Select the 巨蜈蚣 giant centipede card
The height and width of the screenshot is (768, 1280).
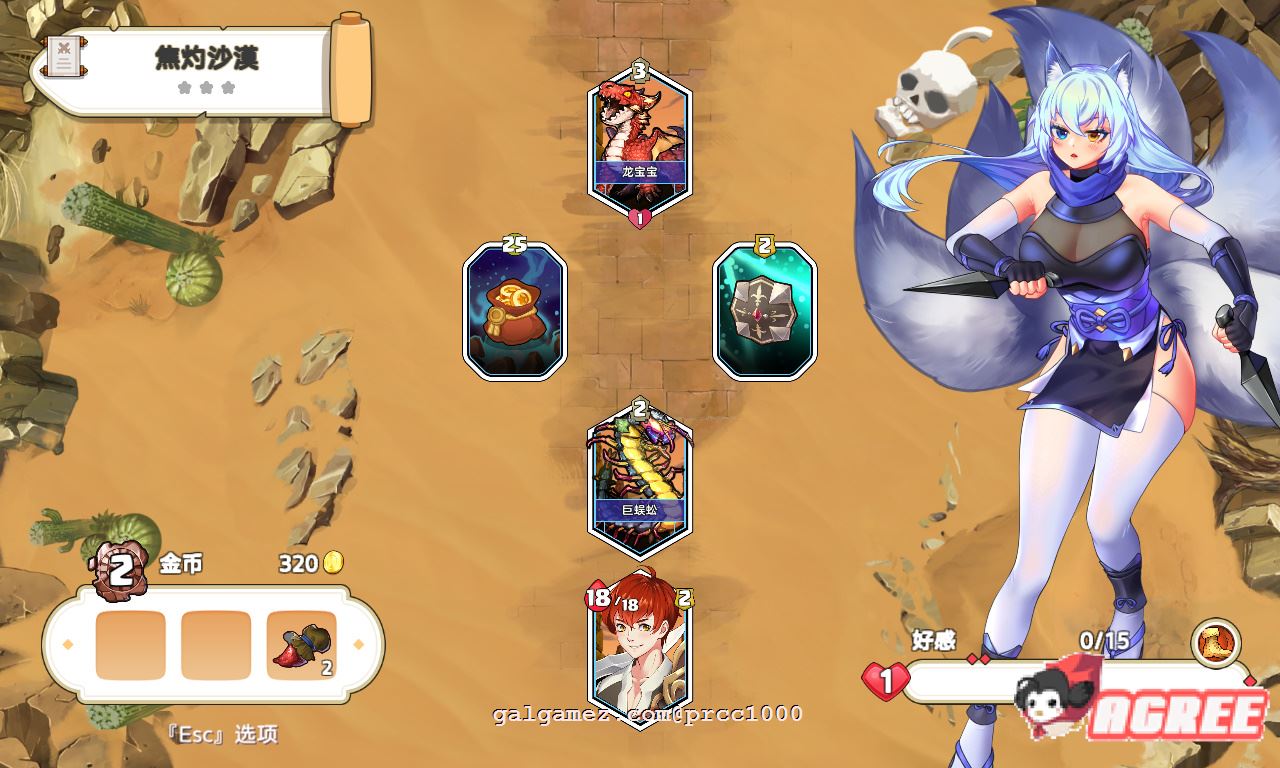(637, 478)
